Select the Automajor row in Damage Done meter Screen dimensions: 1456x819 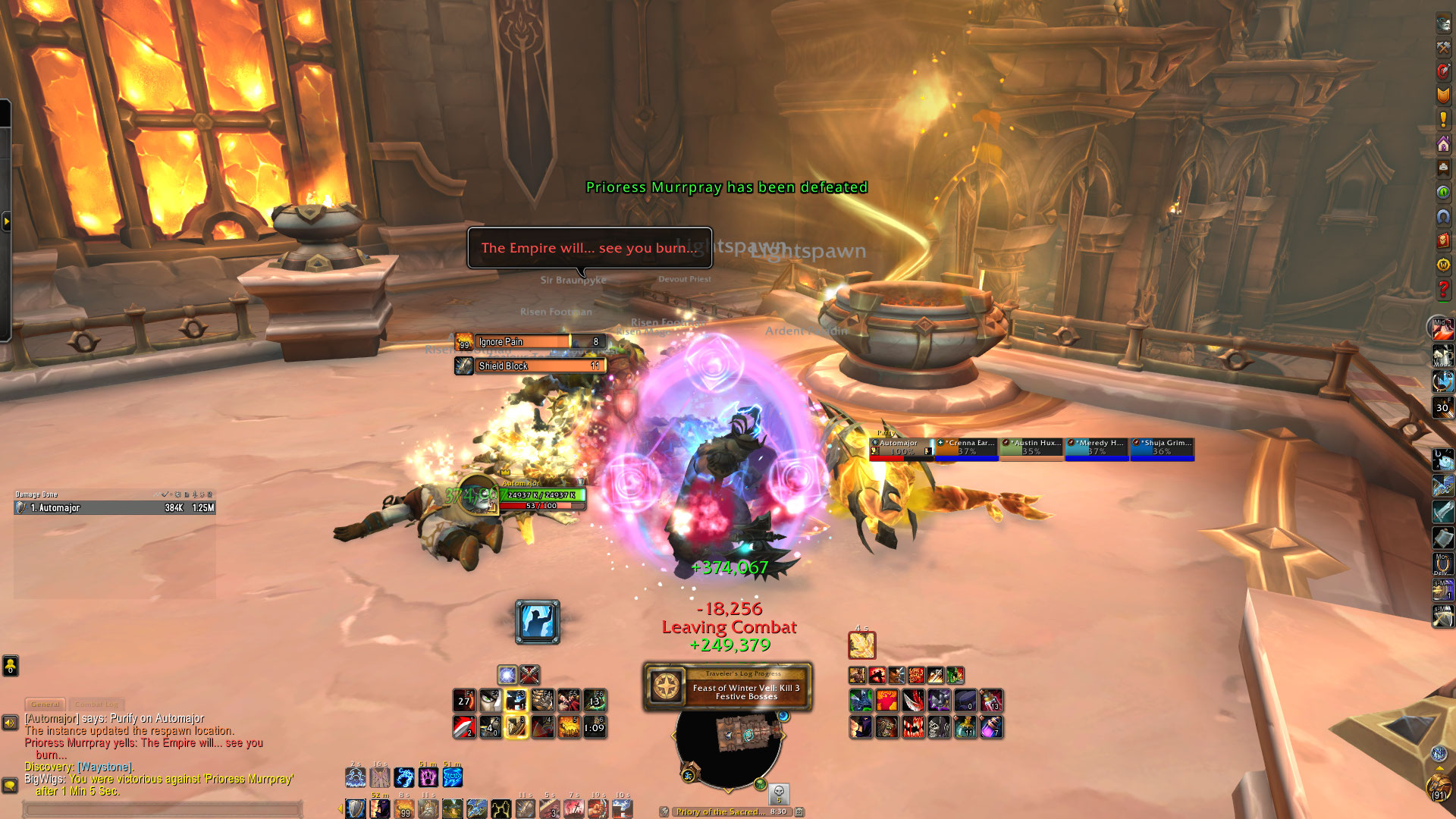[x=115, y=508]
